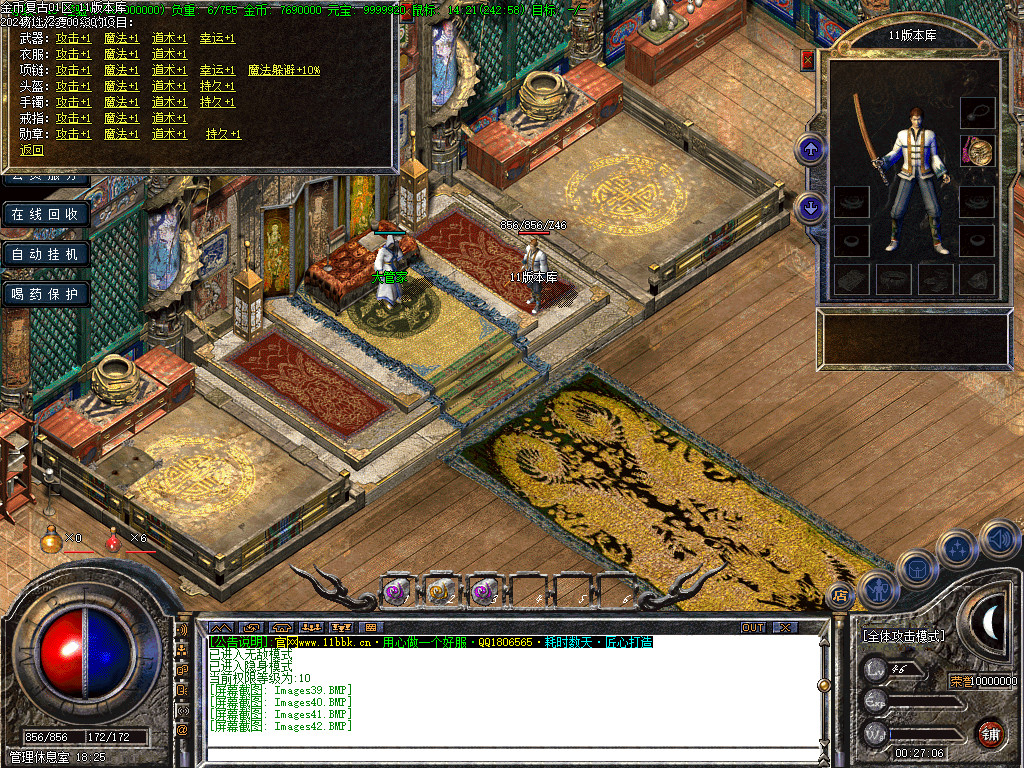This screenshot has height=768, width=1024.
Task: Open the 在线回收 menu button
Action: [45, 215]
